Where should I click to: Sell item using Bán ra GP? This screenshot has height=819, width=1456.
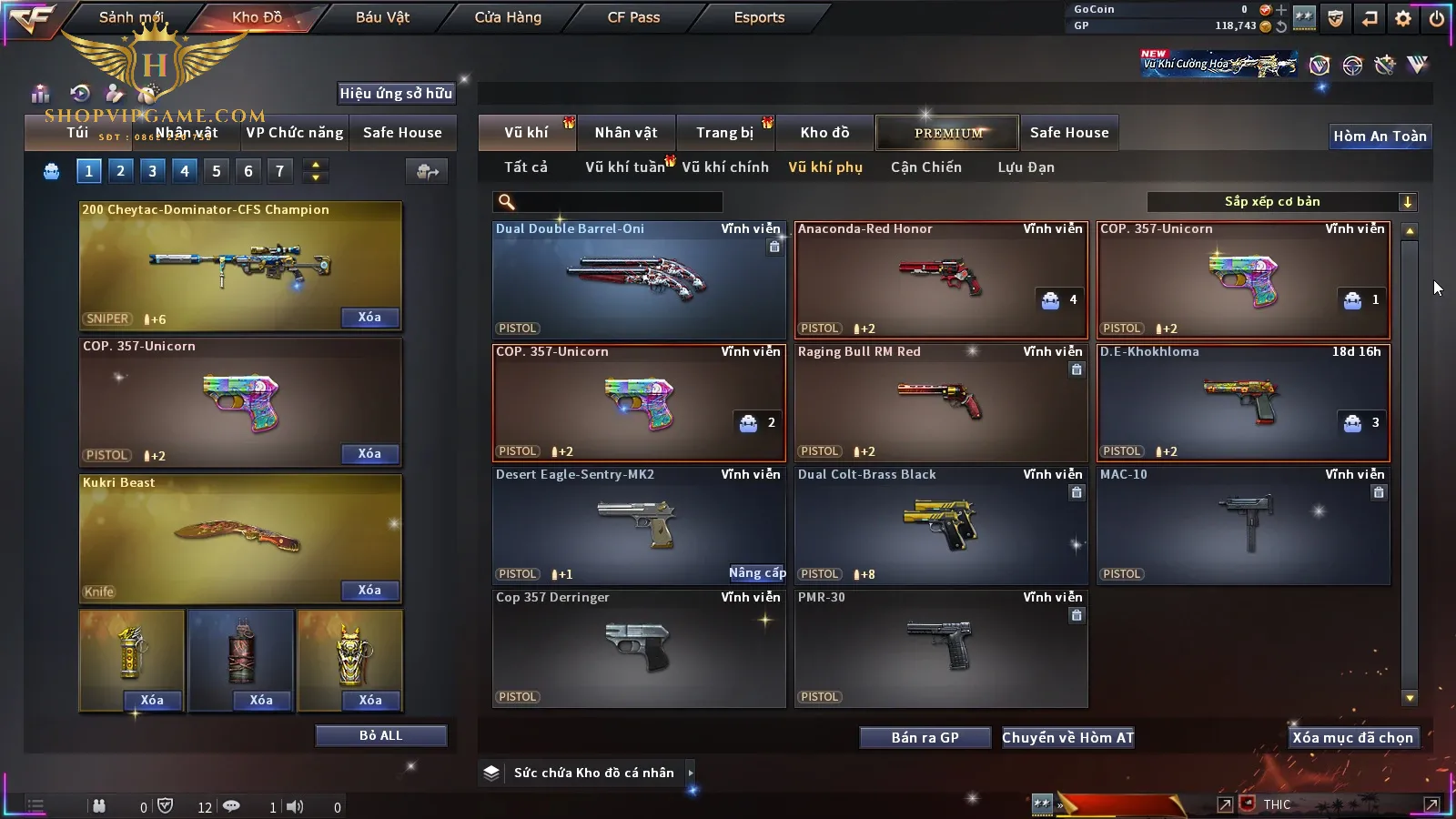925,738
